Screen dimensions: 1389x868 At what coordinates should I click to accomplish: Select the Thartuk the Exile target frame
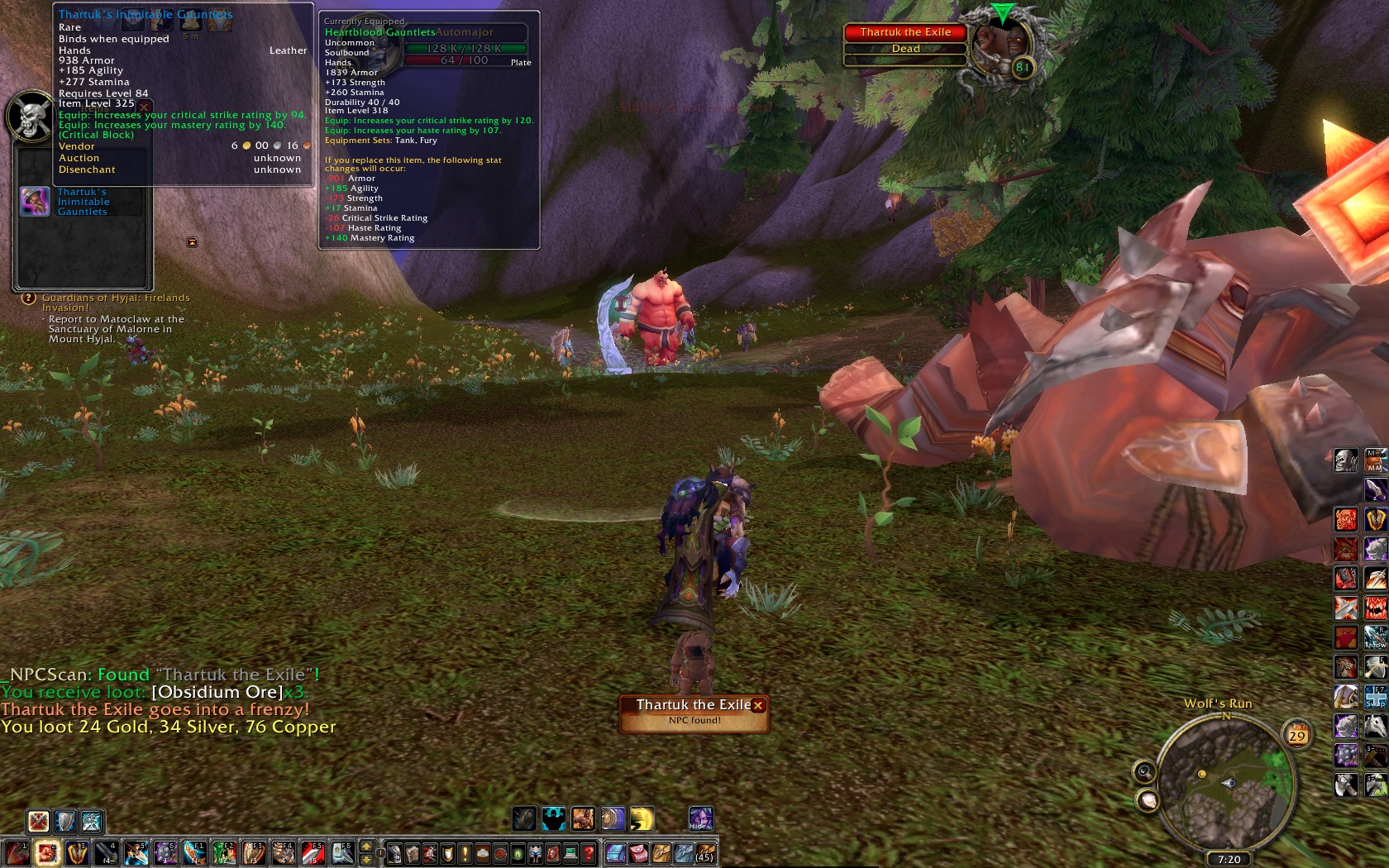(905, 40)
